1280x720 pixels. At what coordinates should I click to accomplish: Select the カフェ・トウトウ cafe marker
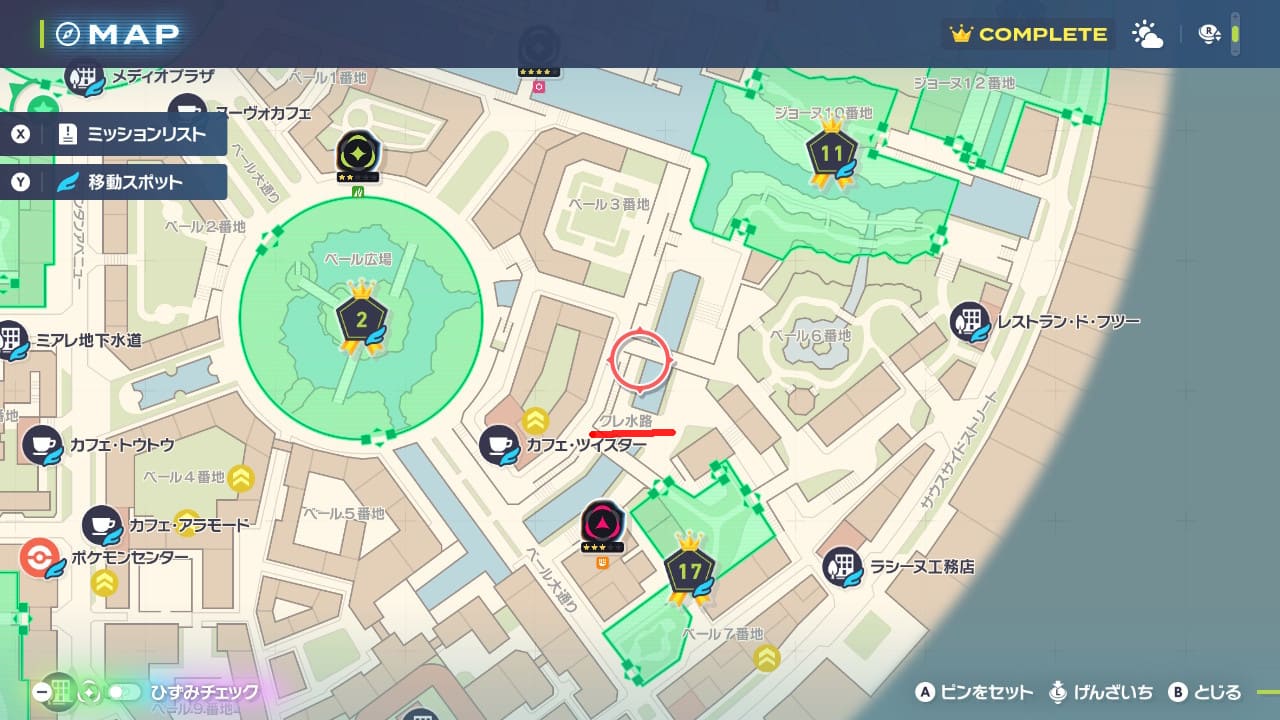tap(43, 445)
